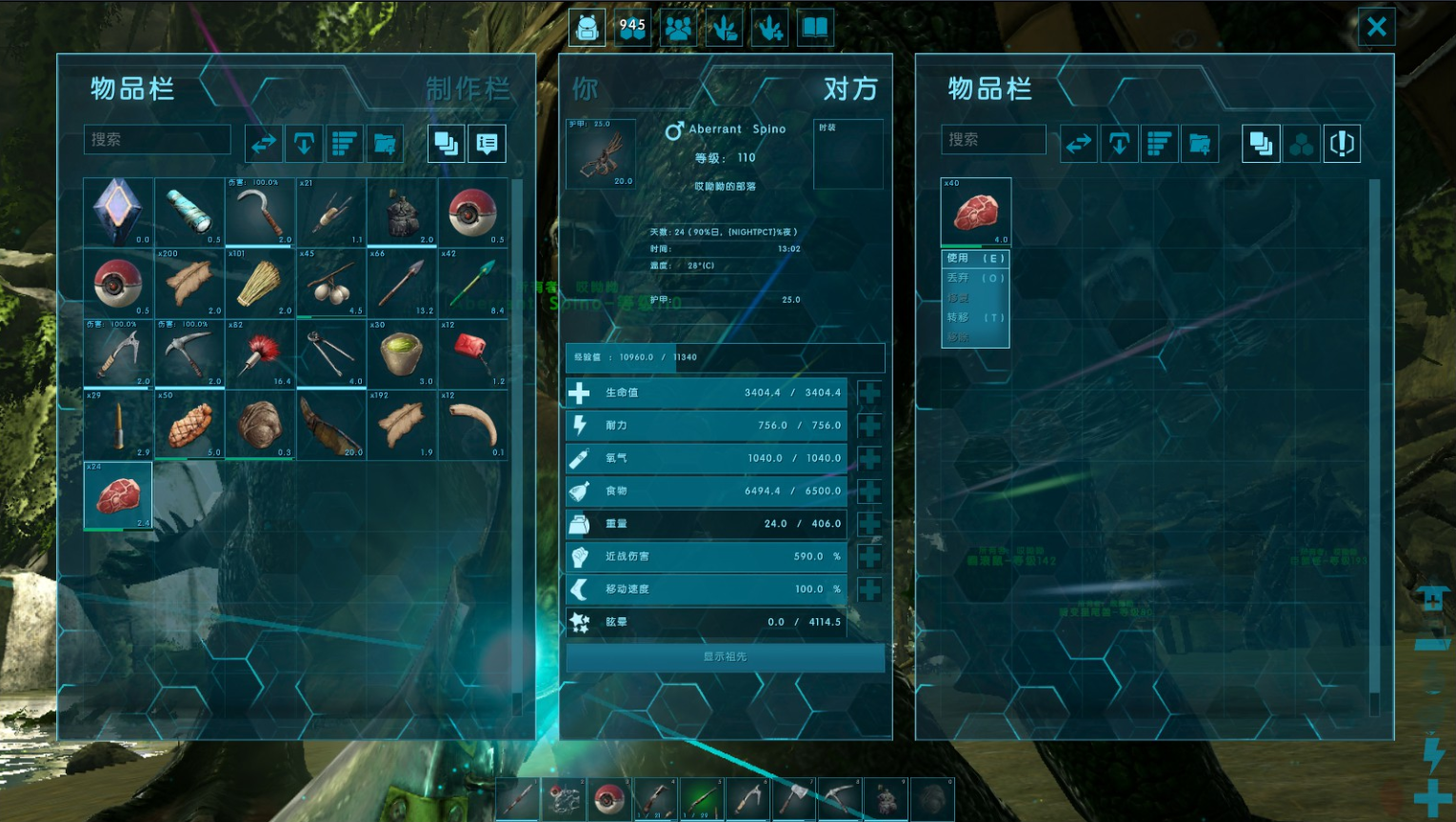Switch to the 制作栏 crafting tab
This screenshot has width=1456, height=822.
467,90
